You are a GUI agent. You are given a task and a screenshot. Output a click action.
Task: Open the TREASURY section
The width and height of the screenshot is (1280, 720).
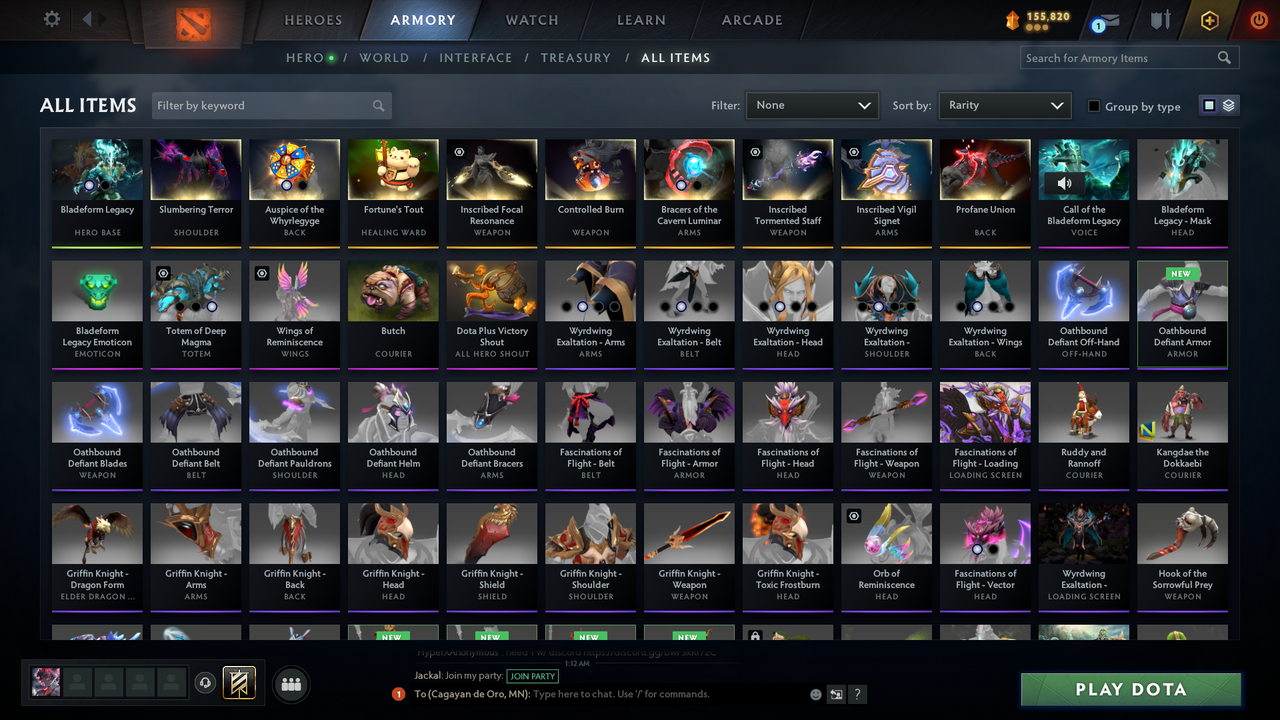coord(575,57)
